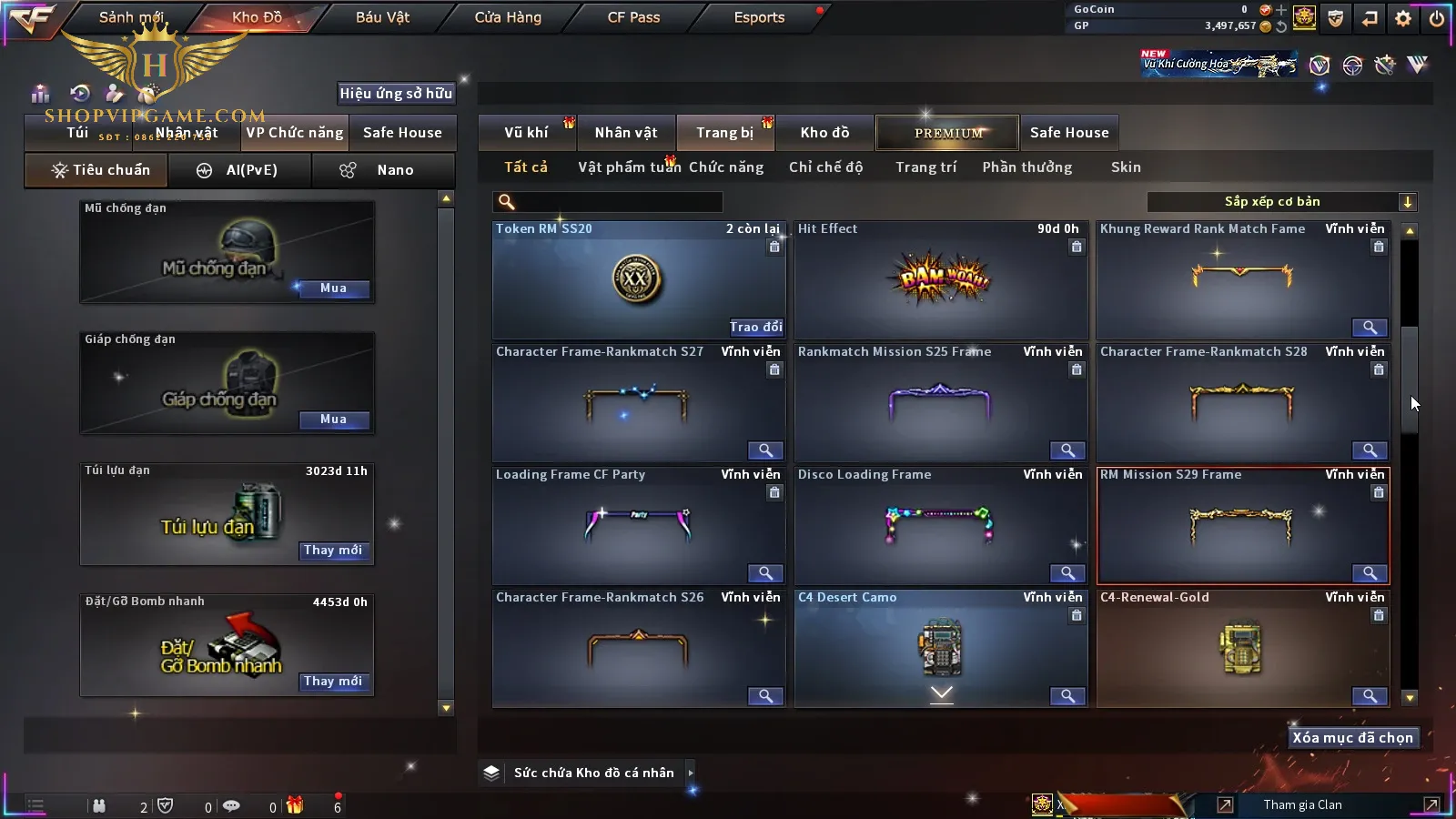
Task: Select the Nano loadout tab
Action: [x=382, y=170]
